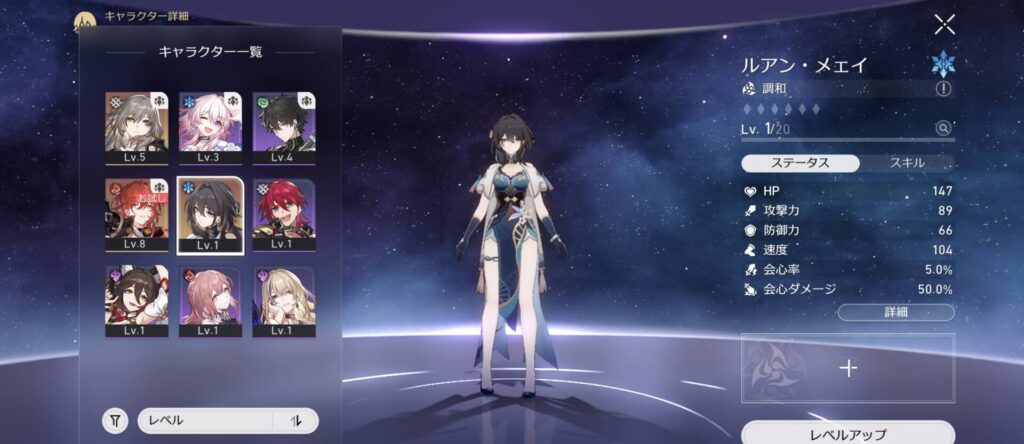Select the ステータス tab

pyautogui.click(x=800, y=163)
